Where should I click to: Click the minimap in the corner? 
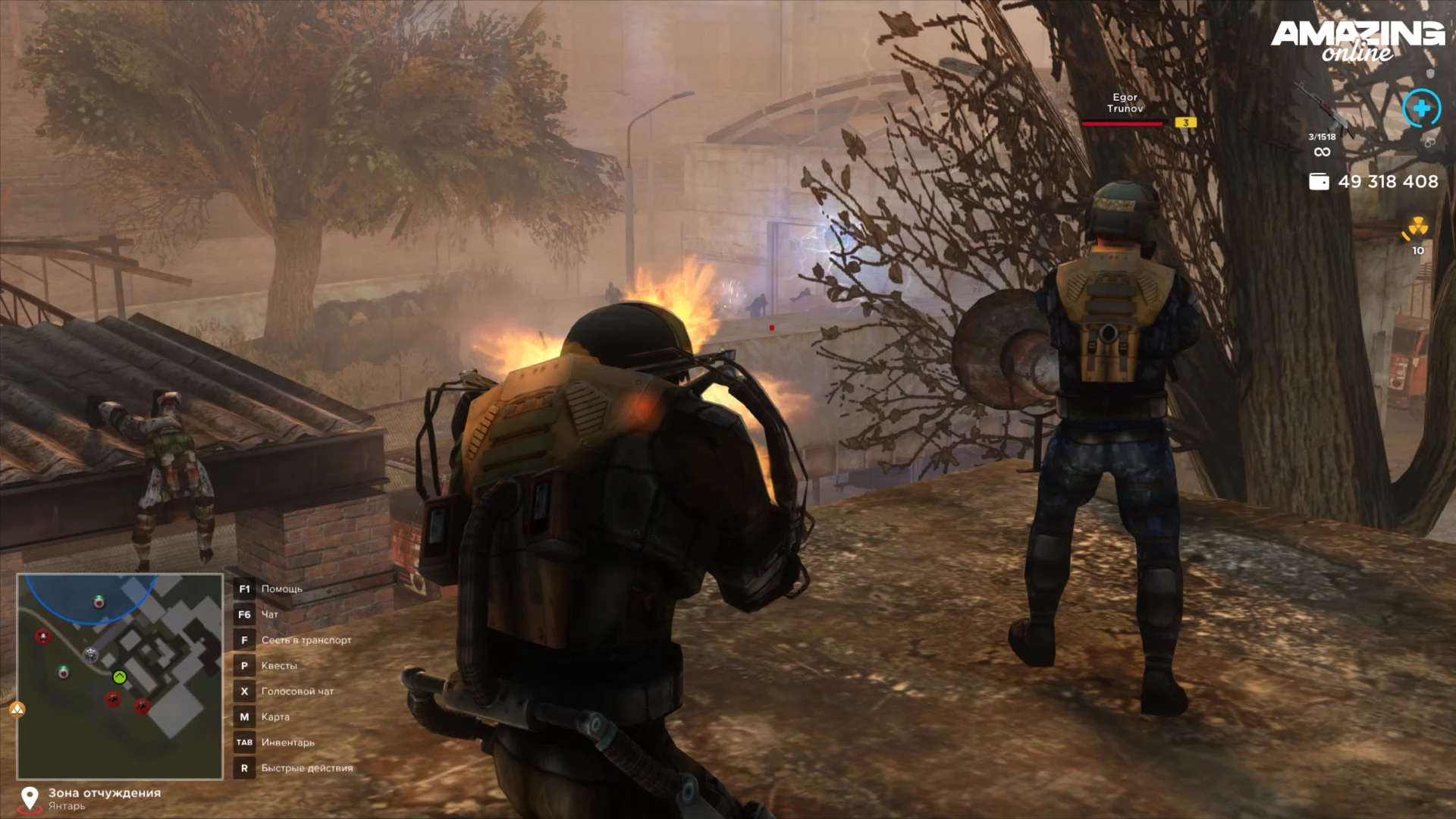point(120,676)
